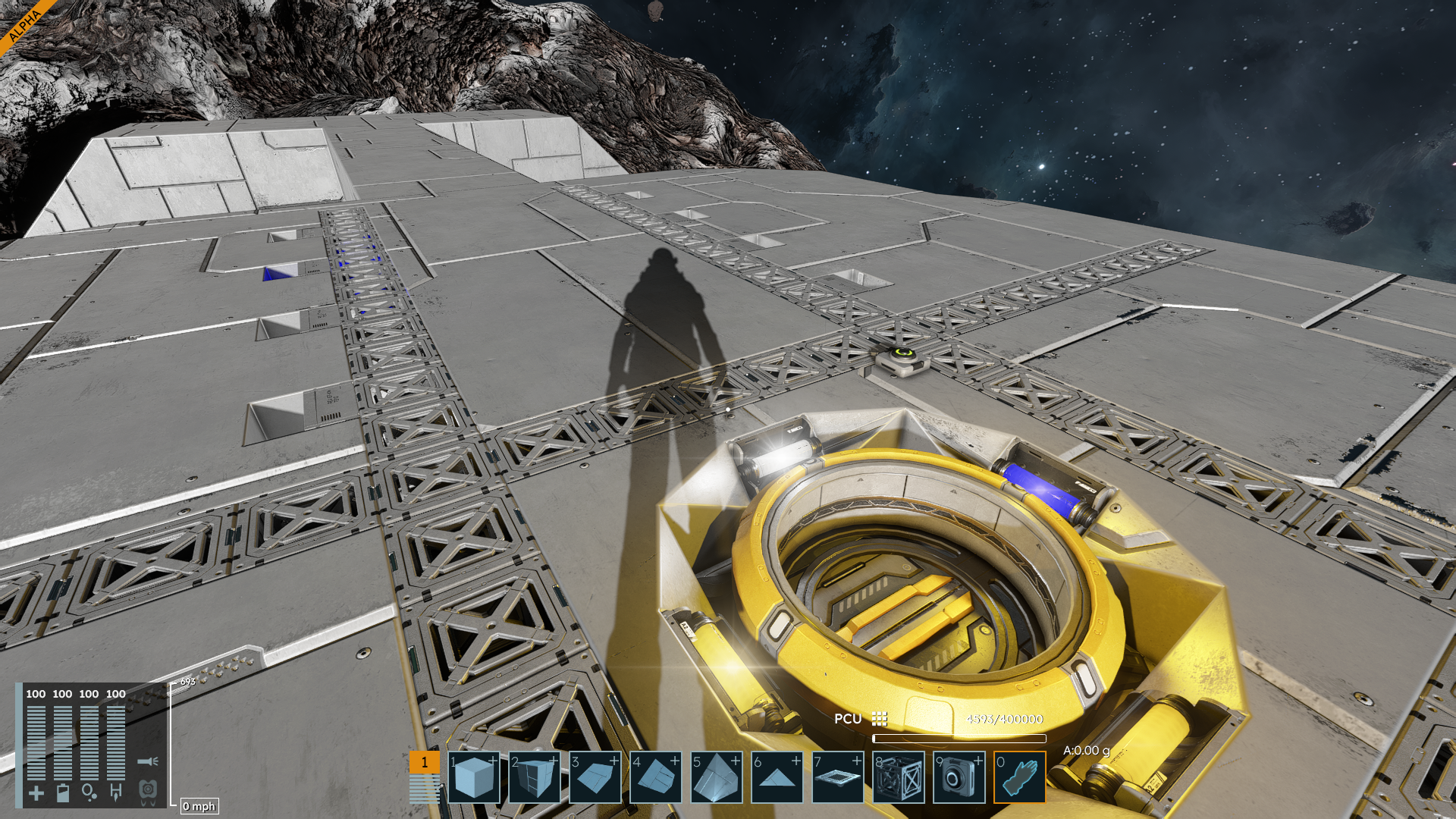This screenshot has width=1456, height=819.
Task: Click the orange toolbar page 1 indicator
Action: 424,762
